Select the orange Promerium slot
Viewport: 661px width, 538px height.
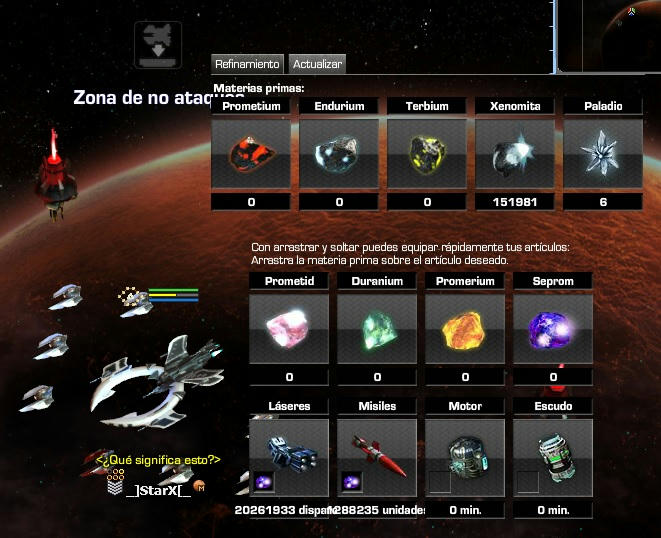pyautogui.click(x=465, y=329)
